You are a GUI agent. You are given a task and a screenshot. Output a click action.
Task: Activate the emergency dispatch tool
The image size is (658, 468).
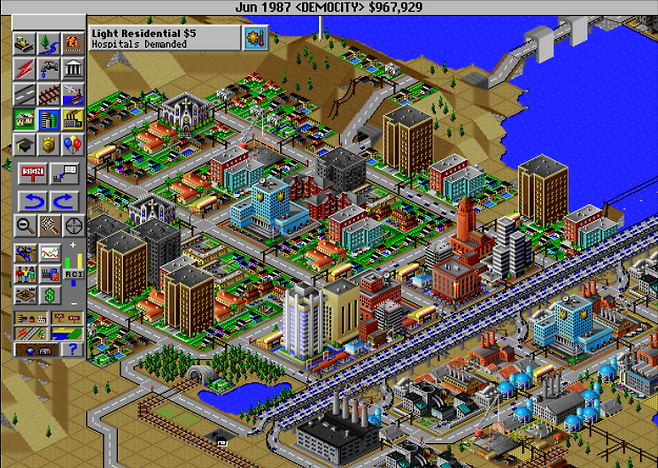70,43
